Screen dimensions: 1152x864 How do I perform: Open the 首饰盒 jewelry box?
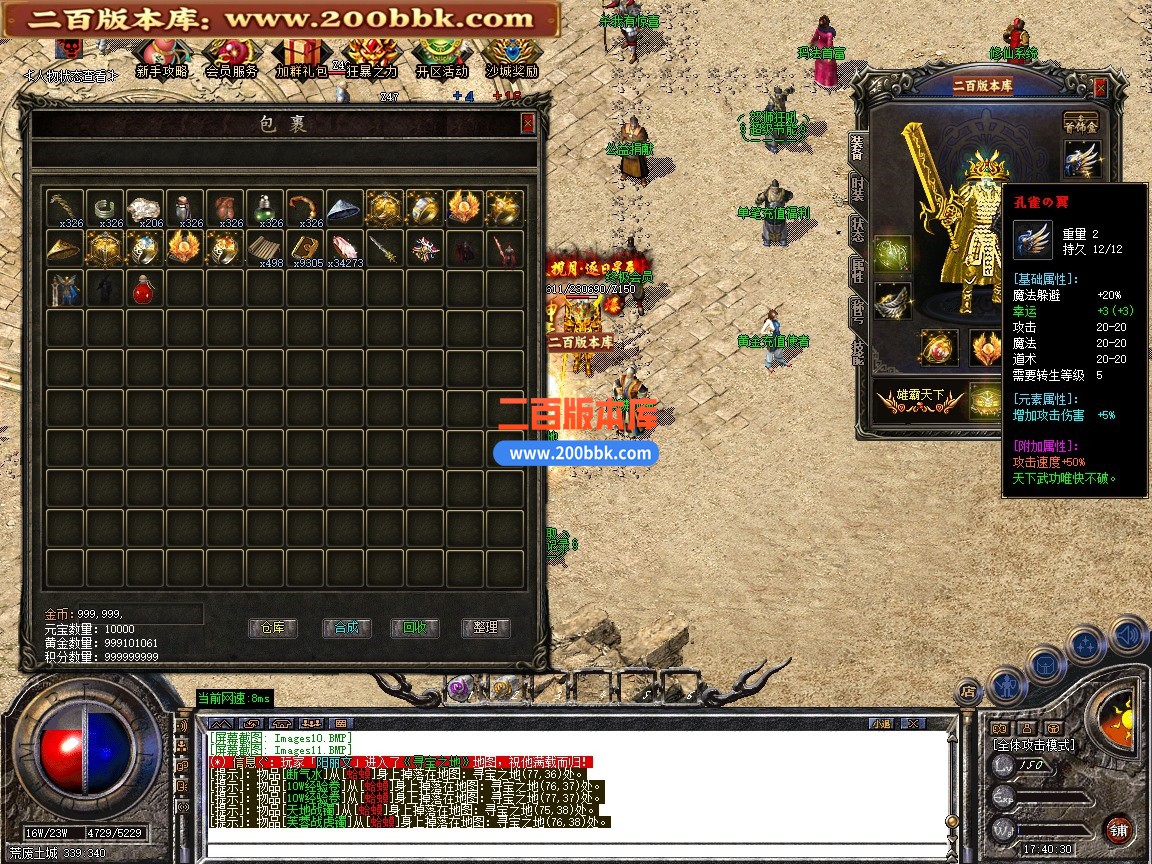point(1080,120)
